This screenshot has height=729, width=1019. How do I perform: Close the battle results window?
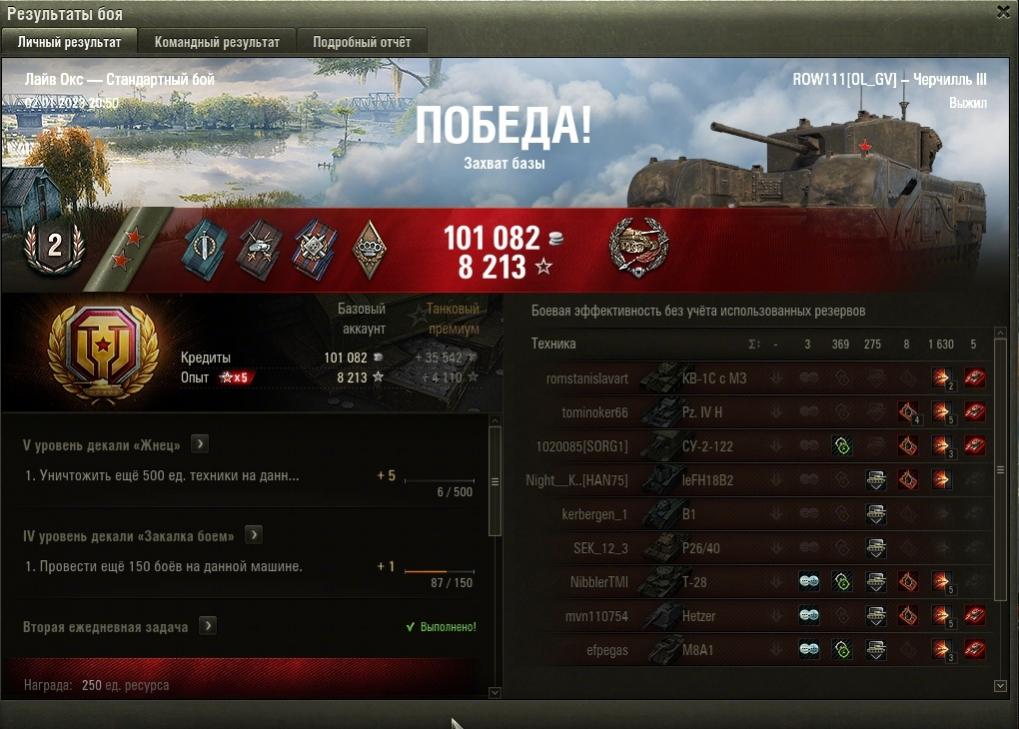tap(1003, 12)
